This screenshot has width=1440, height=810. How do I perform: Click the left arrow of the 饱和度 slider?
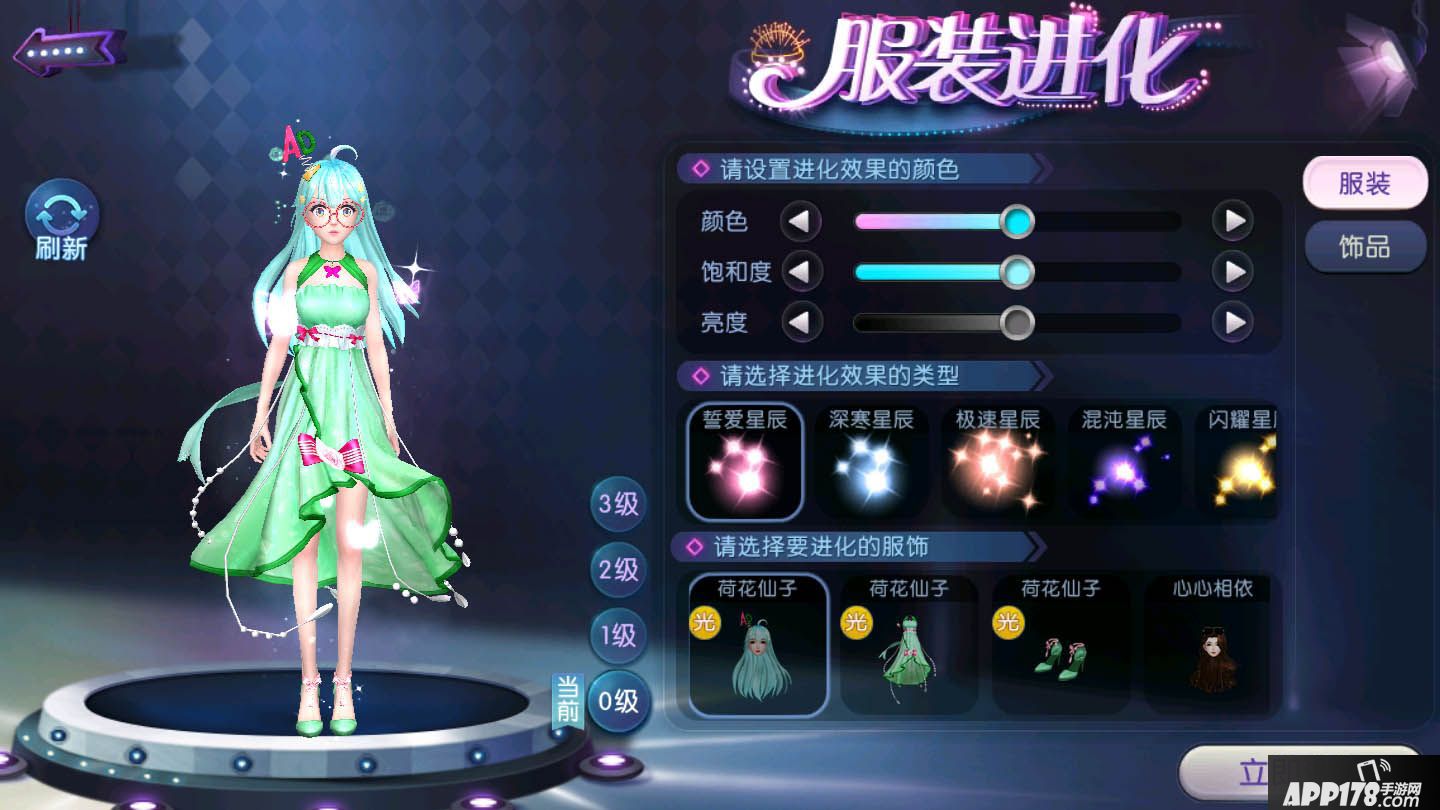coord(802,272)
